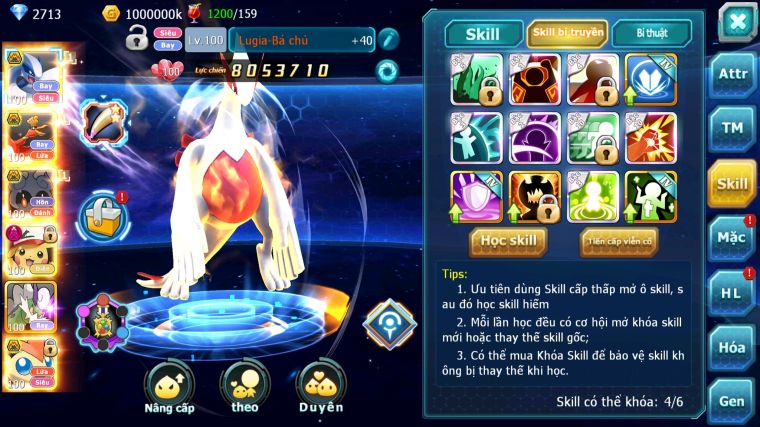The width and height of the screenshot is (760, 427).
Task: Toggle the padlock next to level
Action: (137, 39)
